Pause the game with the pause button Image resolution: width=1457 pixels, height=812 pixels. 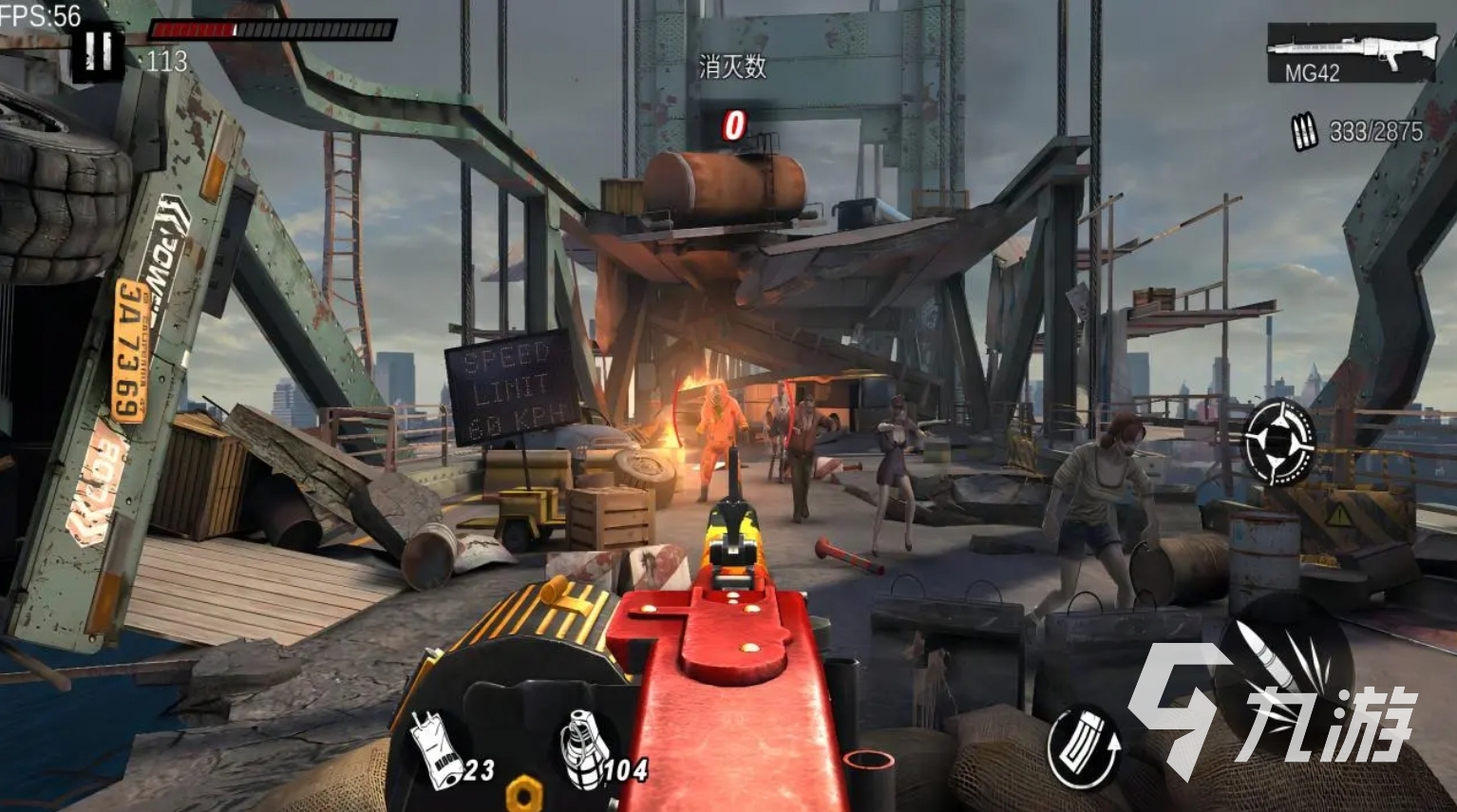click(97, 49)
